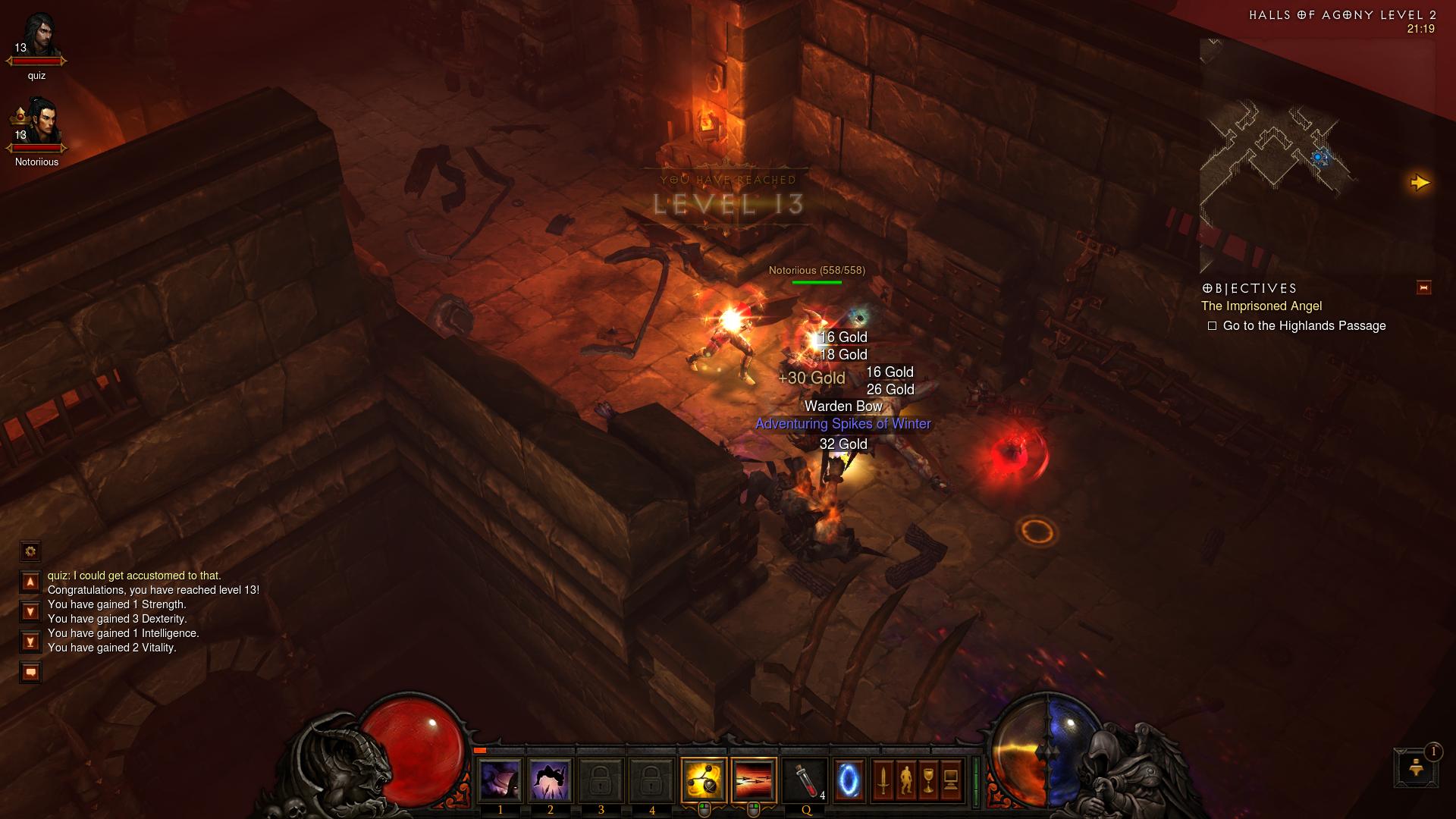Activate the flying arrows secondary skill
This screenshot has height=819, width=1456.
(754, 780)
